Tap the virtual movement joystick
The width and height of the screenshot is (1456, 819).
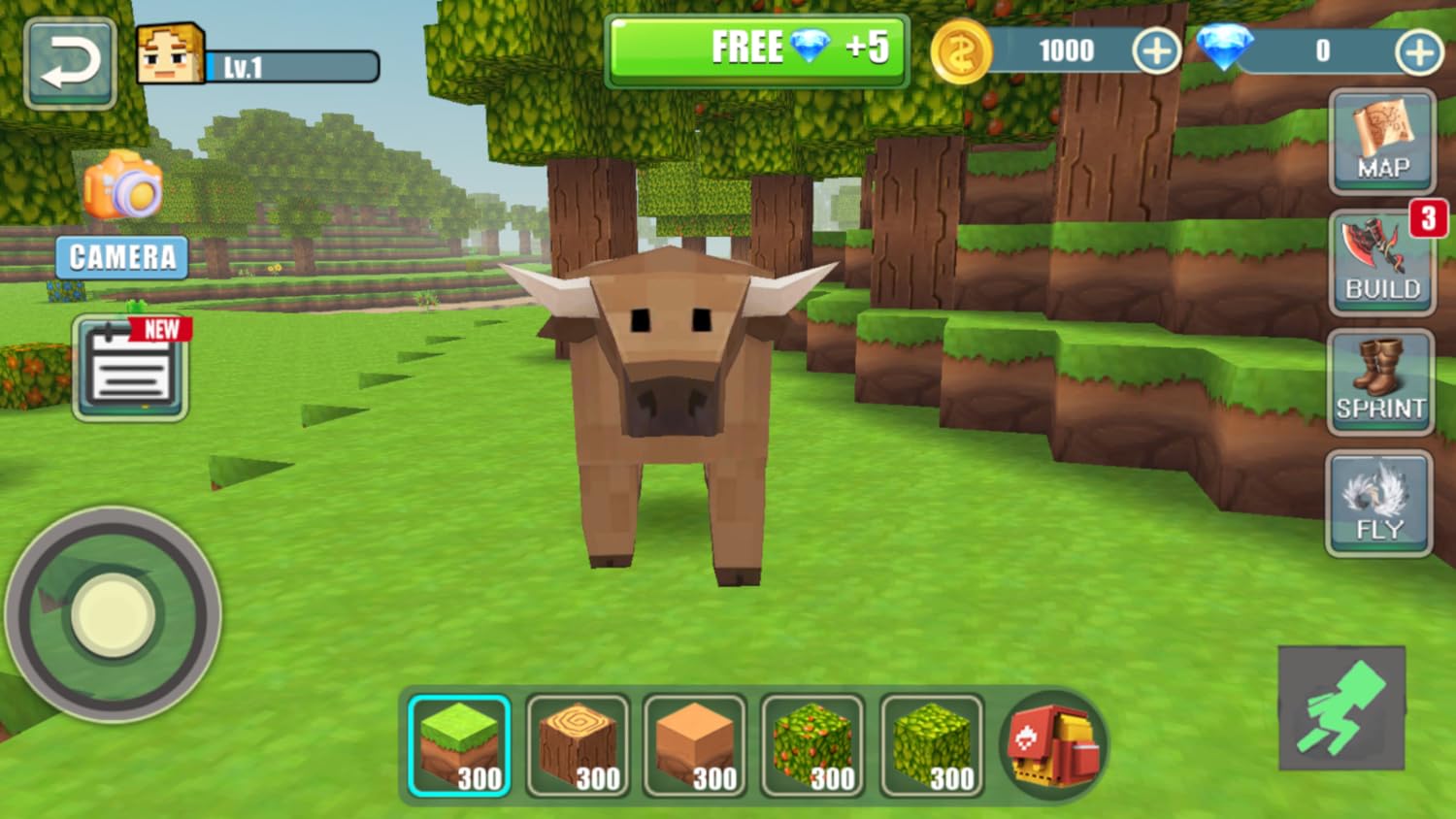click(114, 614)
